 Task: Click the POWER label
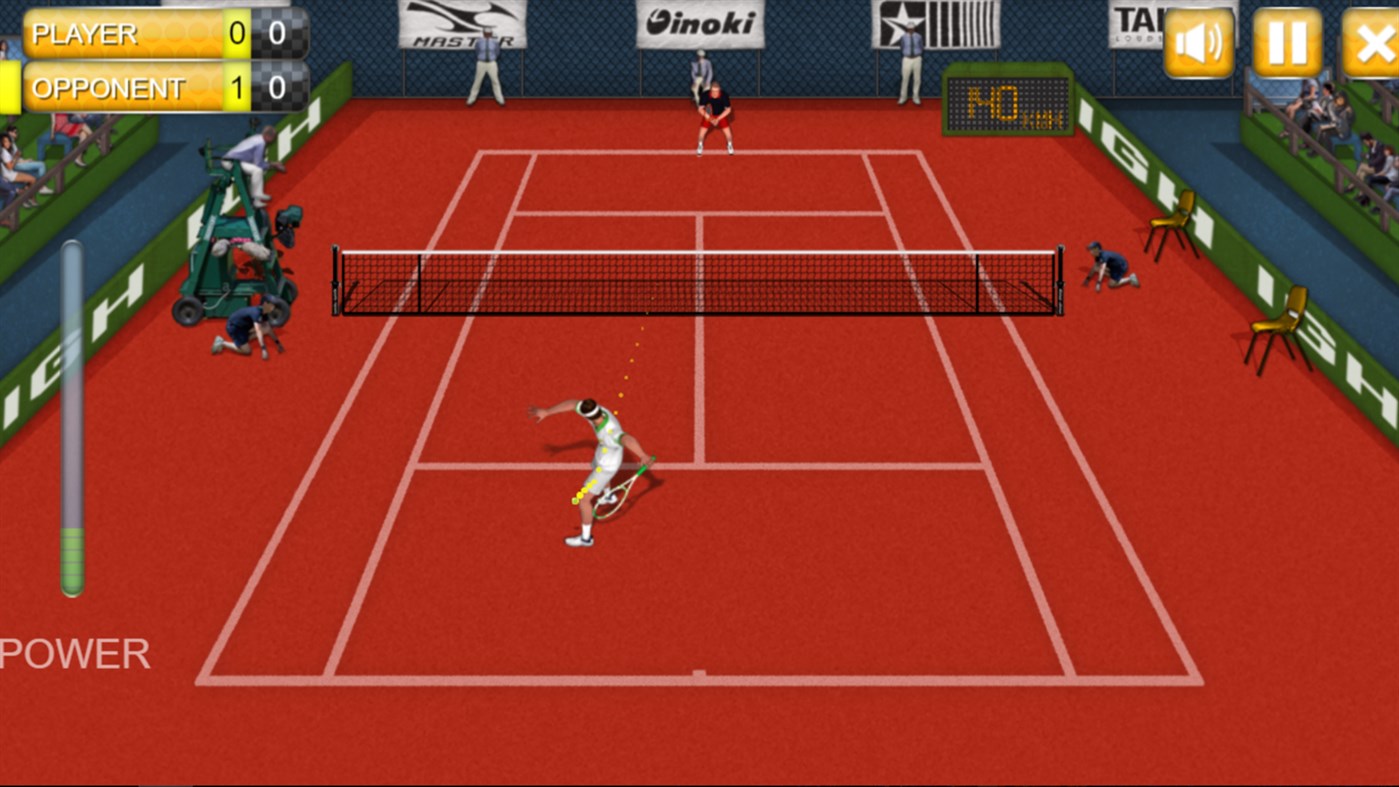tap(72, 652)
